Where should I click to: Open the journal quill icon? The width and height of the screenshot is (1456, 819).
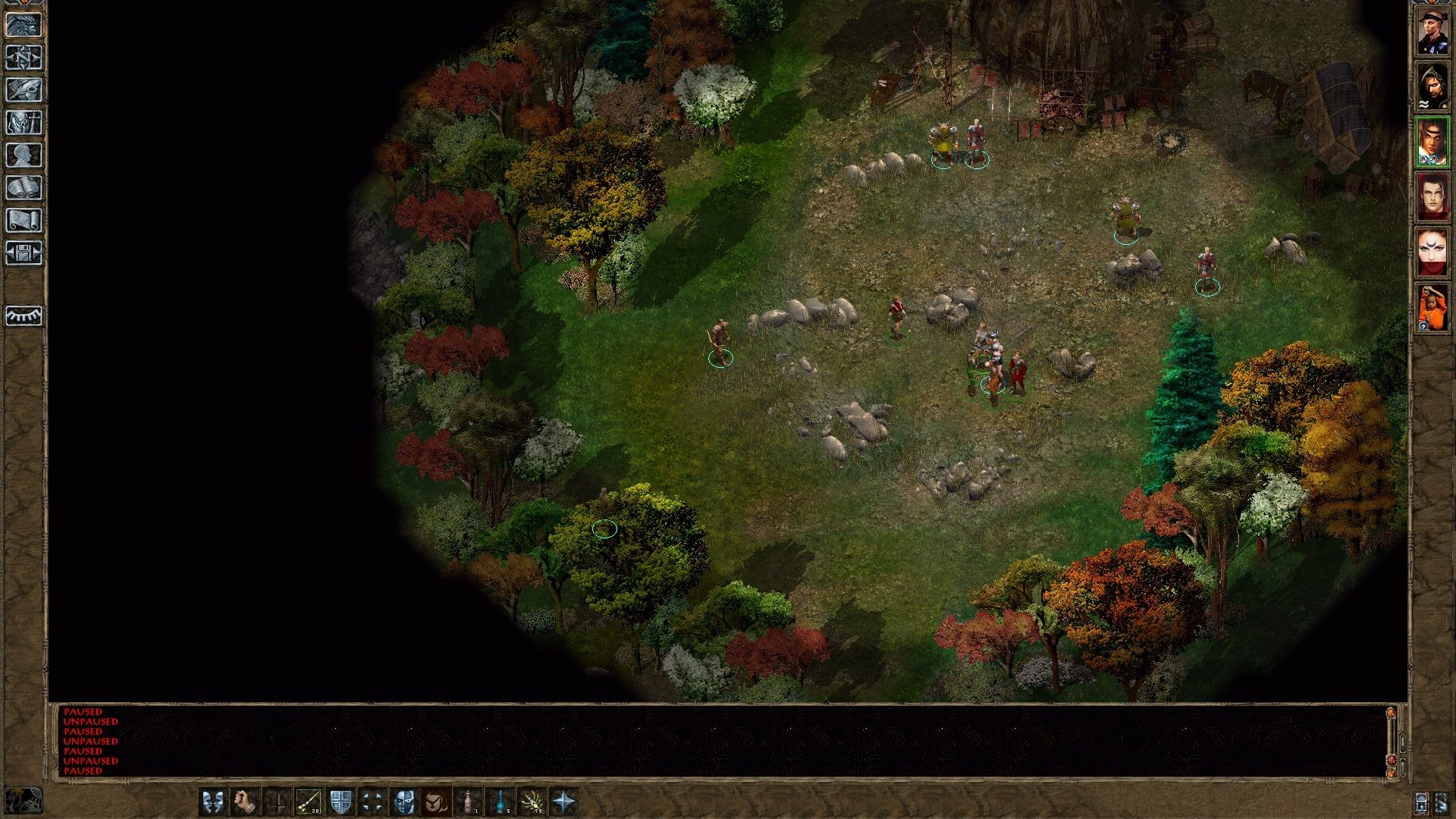(x=24, y=90)
